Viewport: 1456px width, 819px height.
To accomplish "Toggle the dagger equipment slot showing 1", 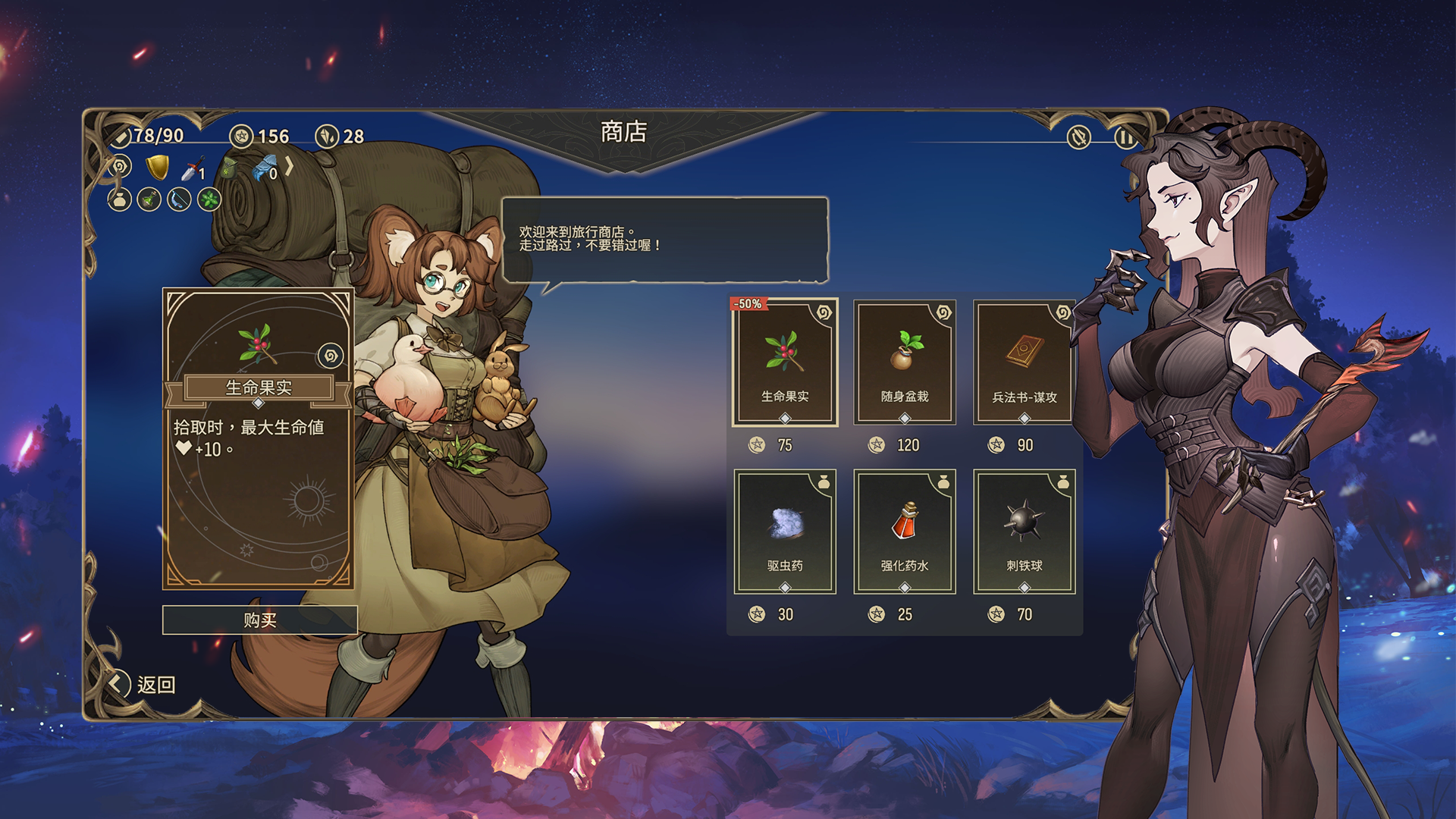I will [x=192, y=169].
